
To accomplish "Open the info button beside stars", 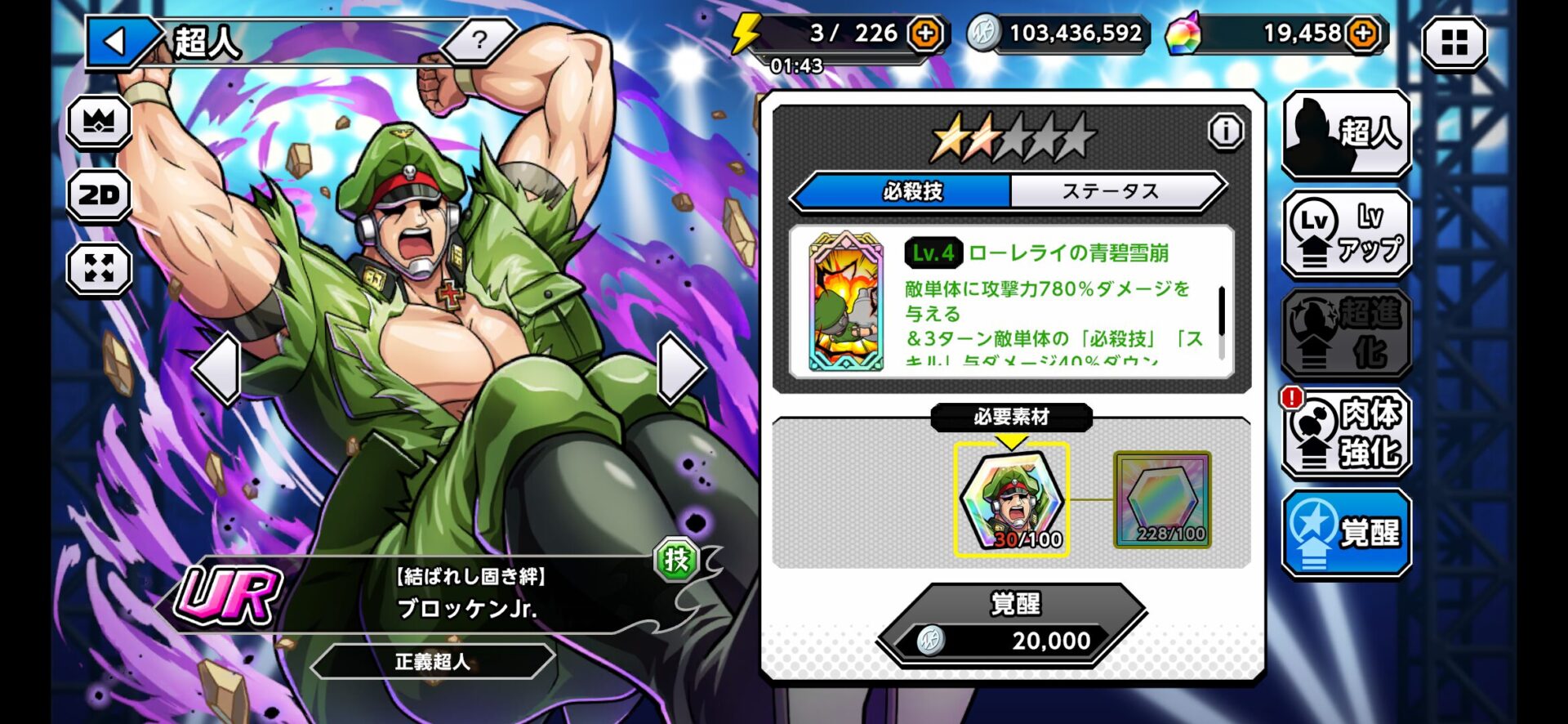I will (1225, 132).
